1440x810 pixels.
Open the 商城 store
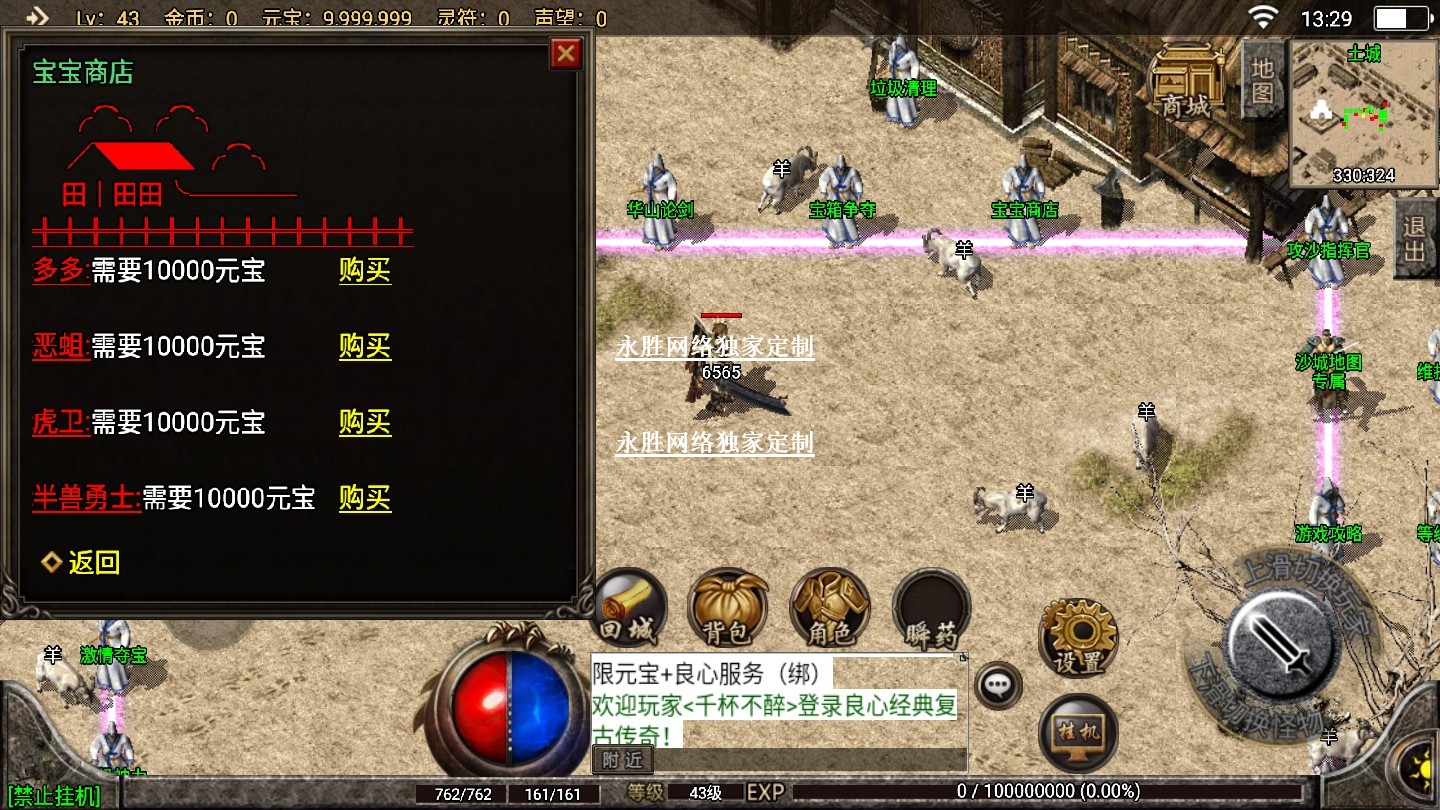pyautogui.click(x=1186, y=82)
